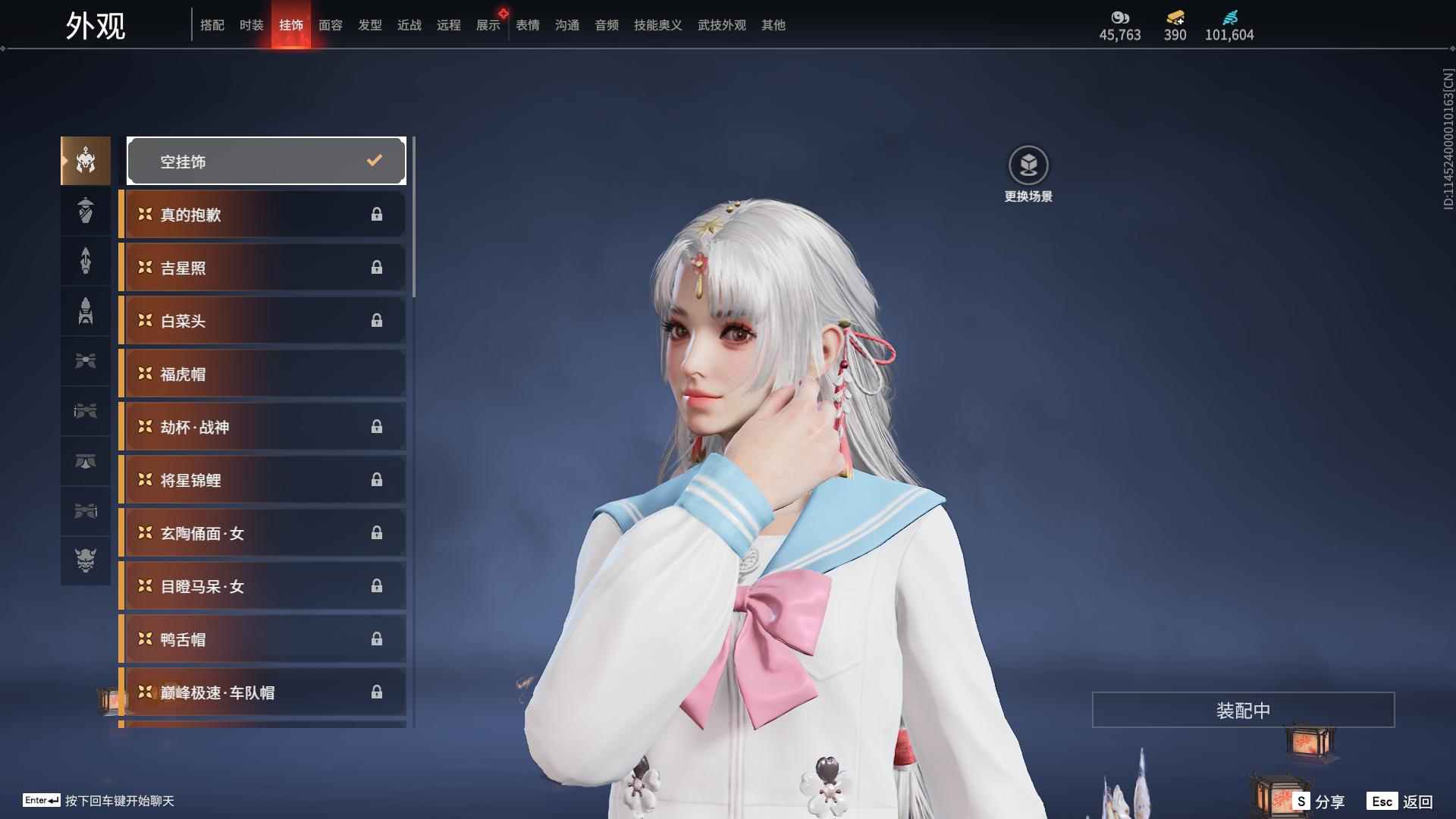Select the 发型 tab
This screenshot has width=1456, height=819.
coord(369,25)
